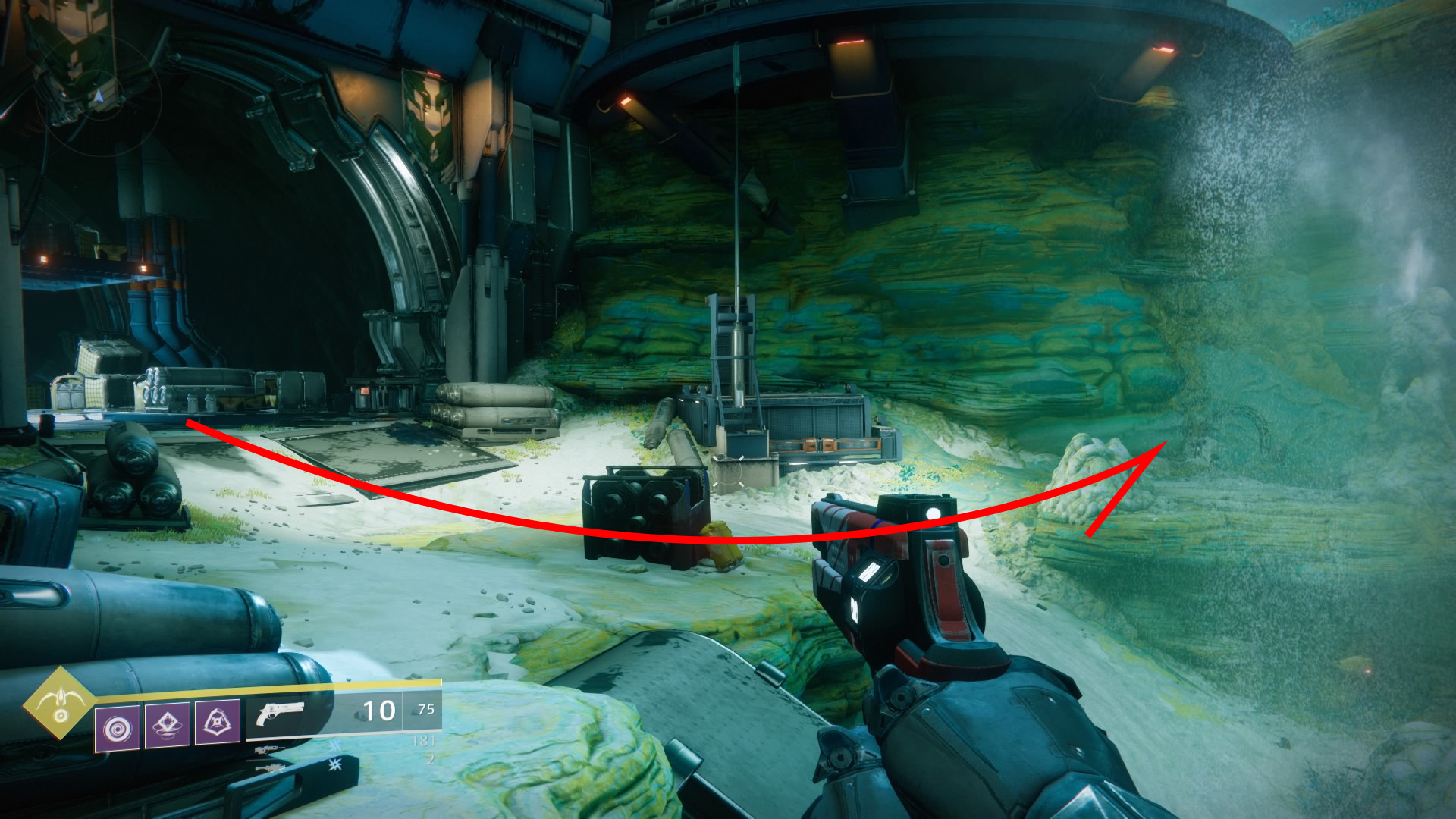Trigger the class ability icon beside the weapon
The image size is (1456, 819).
[x=218, y=721]
